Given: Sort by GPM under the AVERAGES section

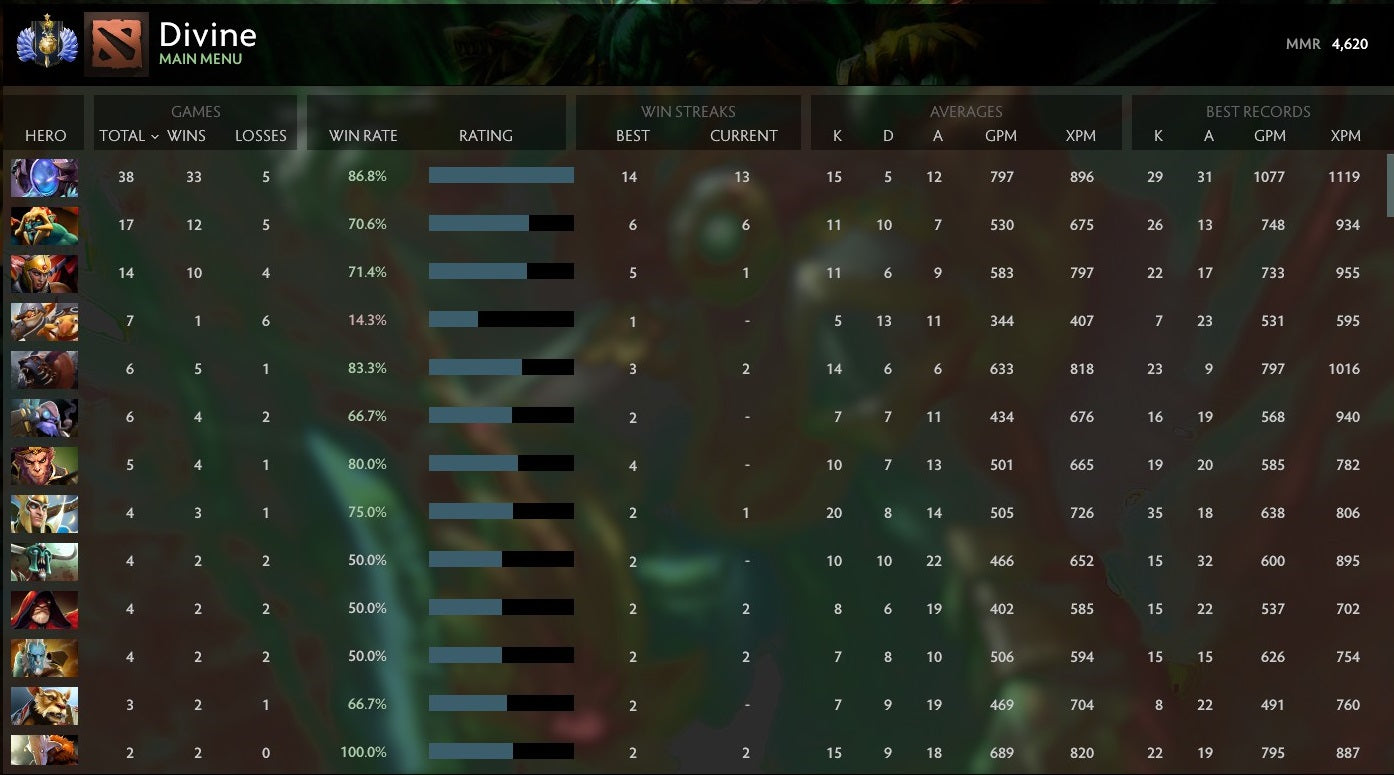Looking at the screenshot, I should (1002, 136).
